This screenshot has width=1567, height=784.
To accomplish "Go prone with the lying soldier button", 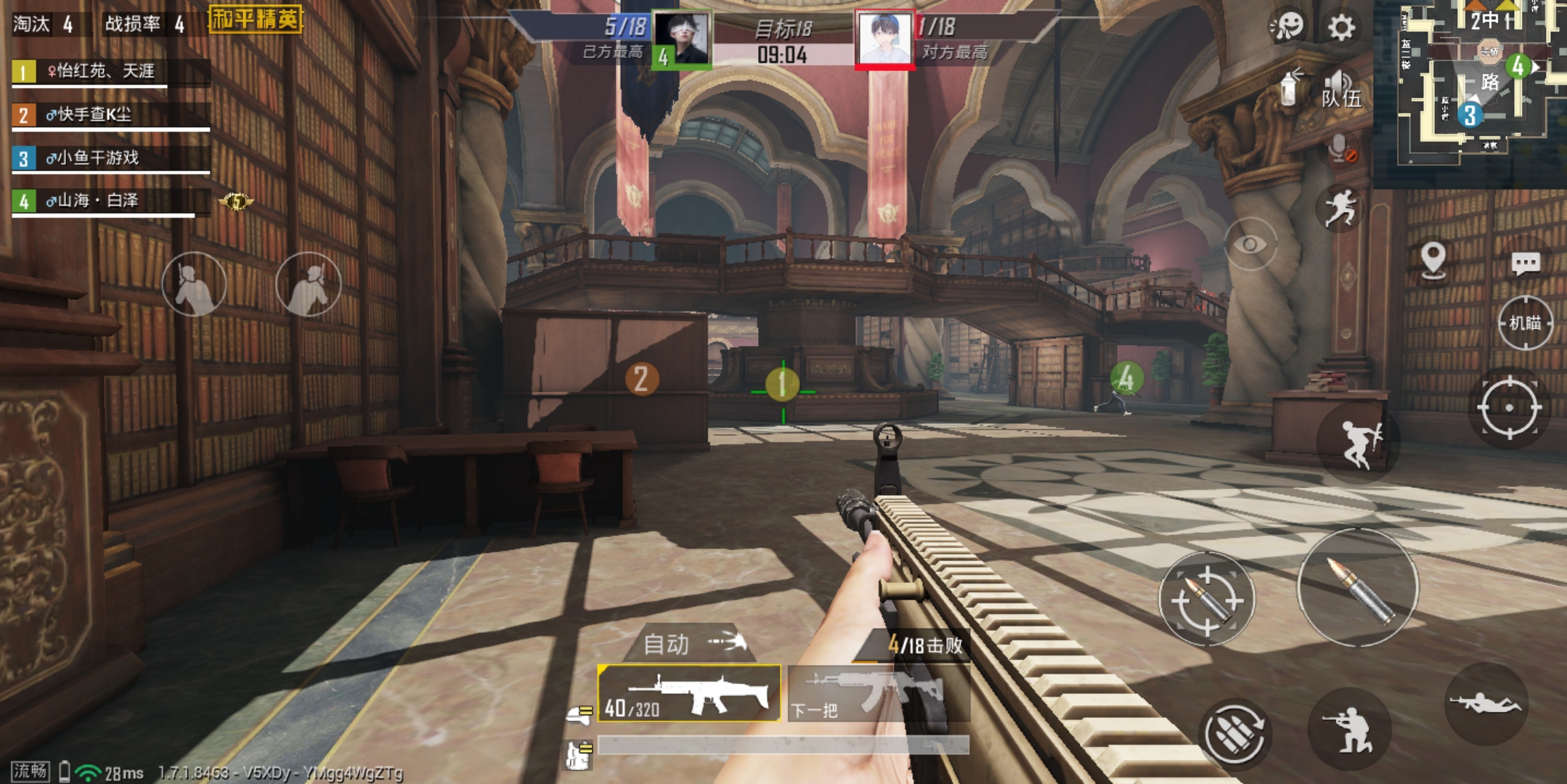I will coord(1485,703).
